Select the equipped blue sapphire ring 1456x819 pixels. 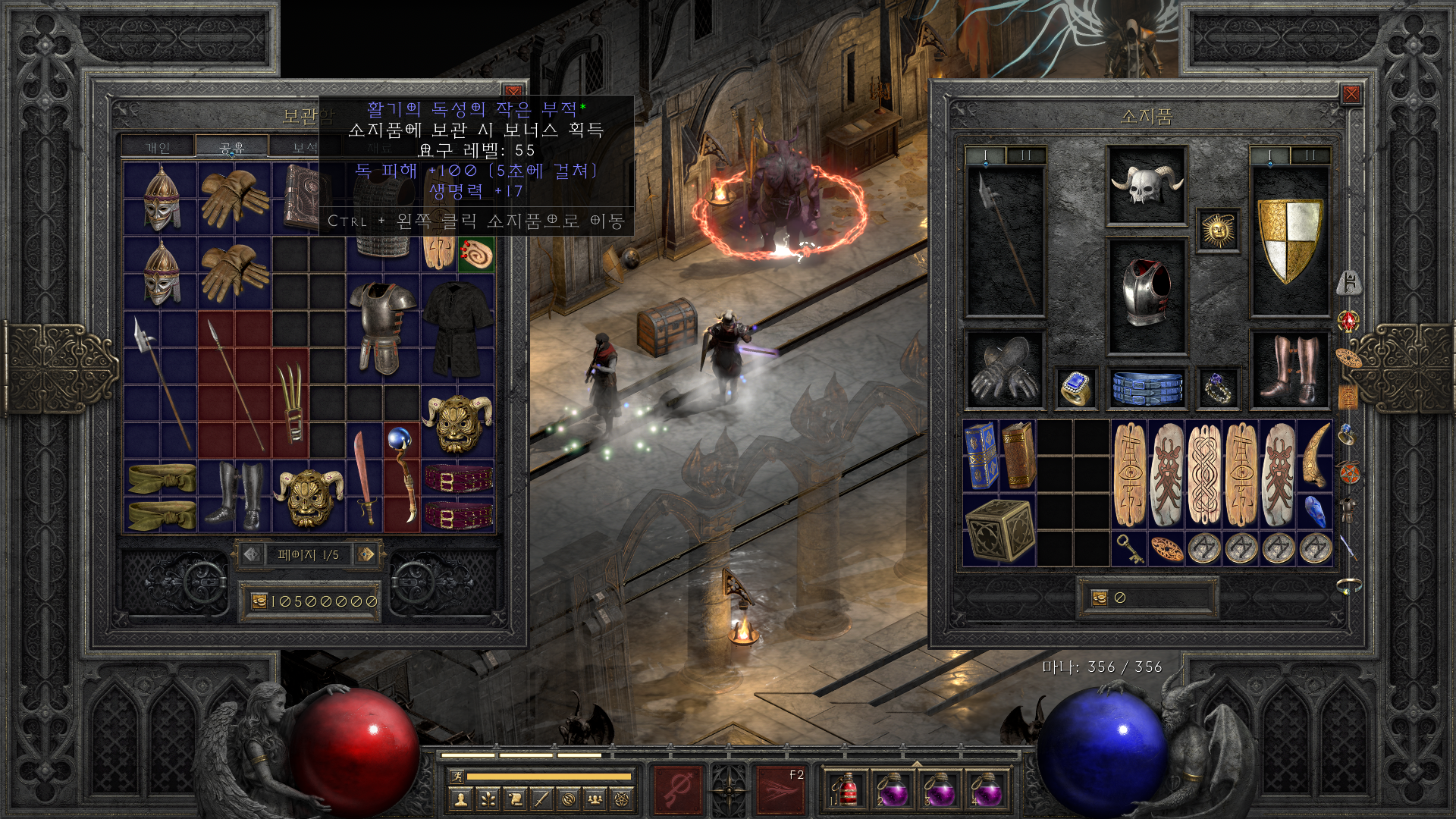[1076, 388]
